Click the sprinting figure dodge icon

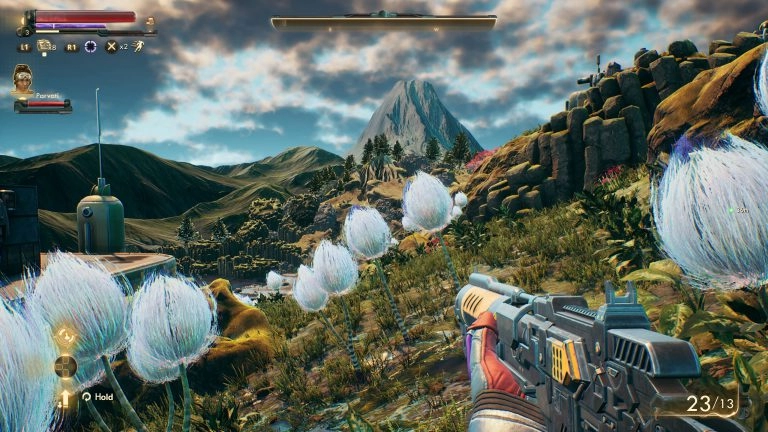pos(137,46)
